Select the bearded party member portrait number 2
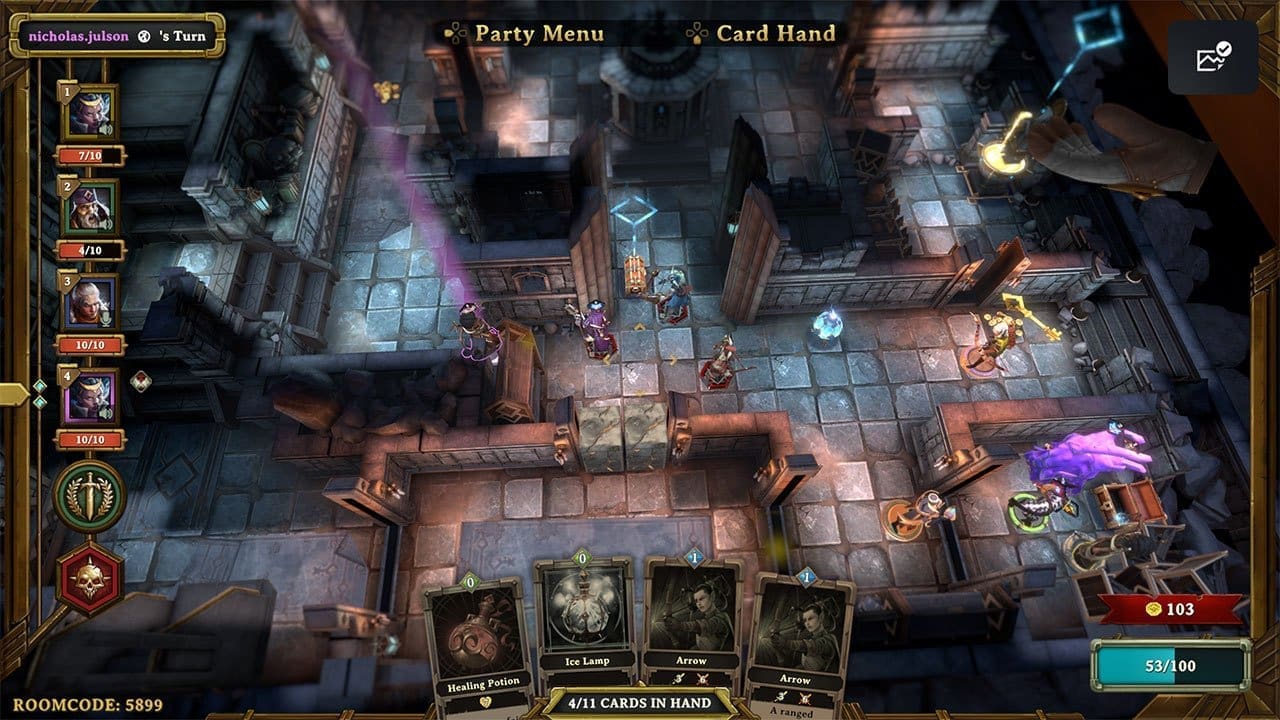The height and width of the screenshot is (720, 1280). (91, 208)
